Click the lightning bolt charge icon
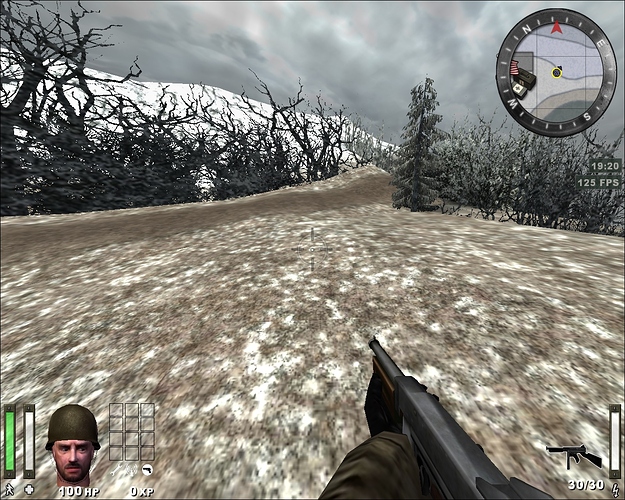 (614, 489)
